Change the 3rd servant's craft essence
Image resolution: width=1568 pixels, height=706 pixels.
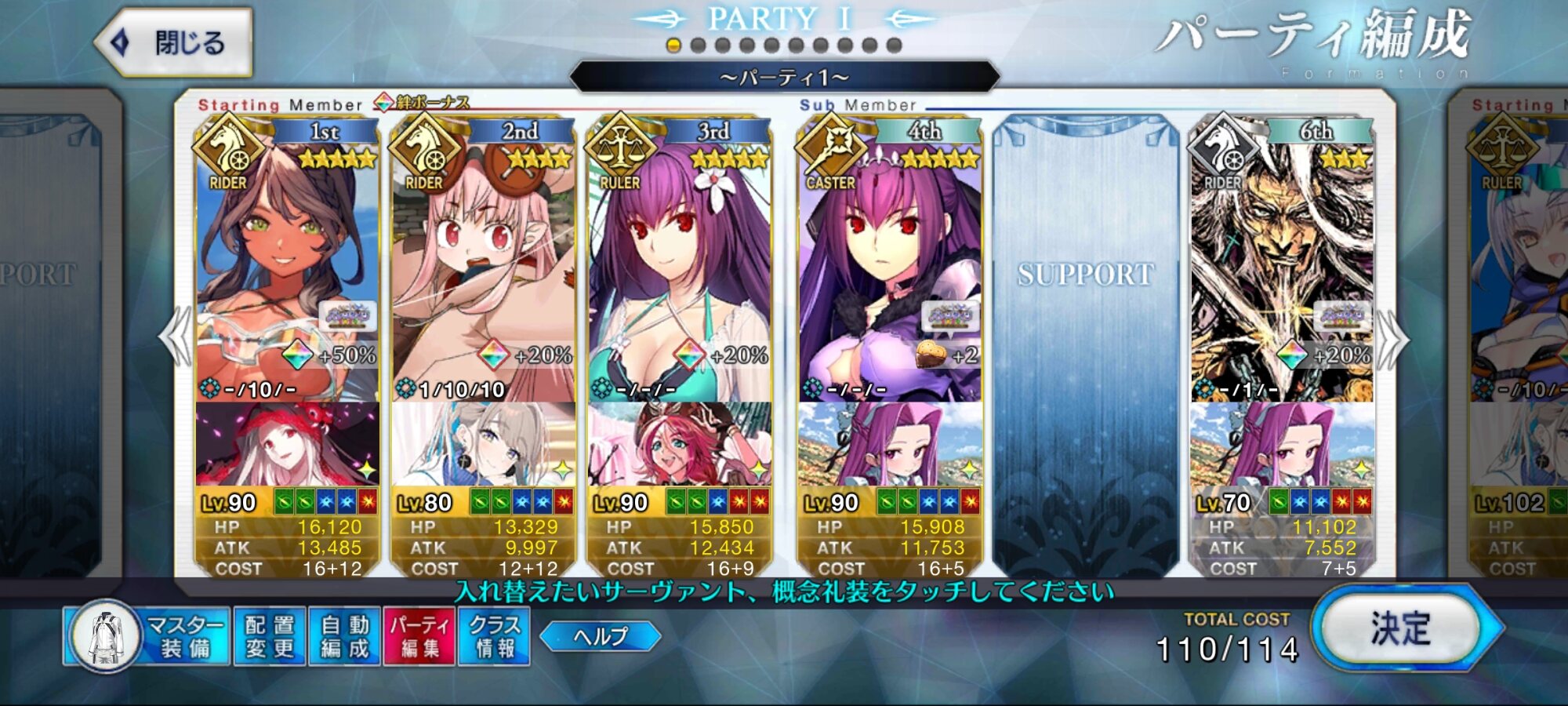pyautogui.click(x=679, y=444)
